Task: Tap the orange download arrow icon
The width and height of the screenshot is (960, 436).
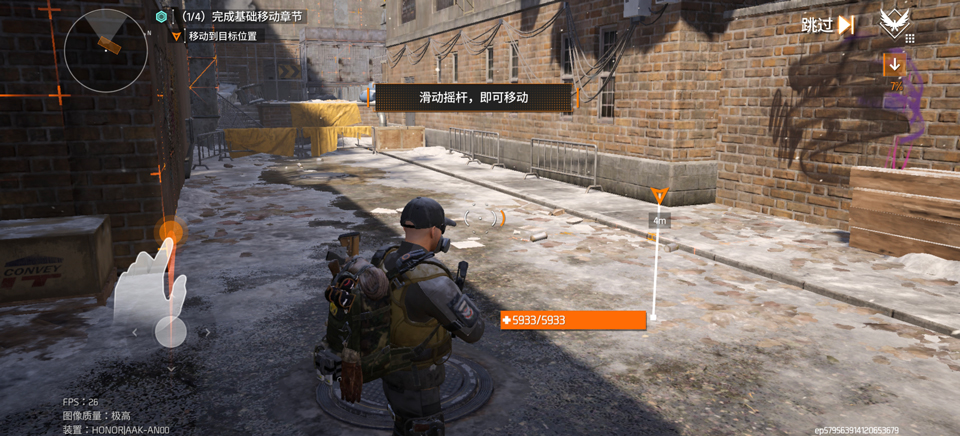Action: point(894,65)
